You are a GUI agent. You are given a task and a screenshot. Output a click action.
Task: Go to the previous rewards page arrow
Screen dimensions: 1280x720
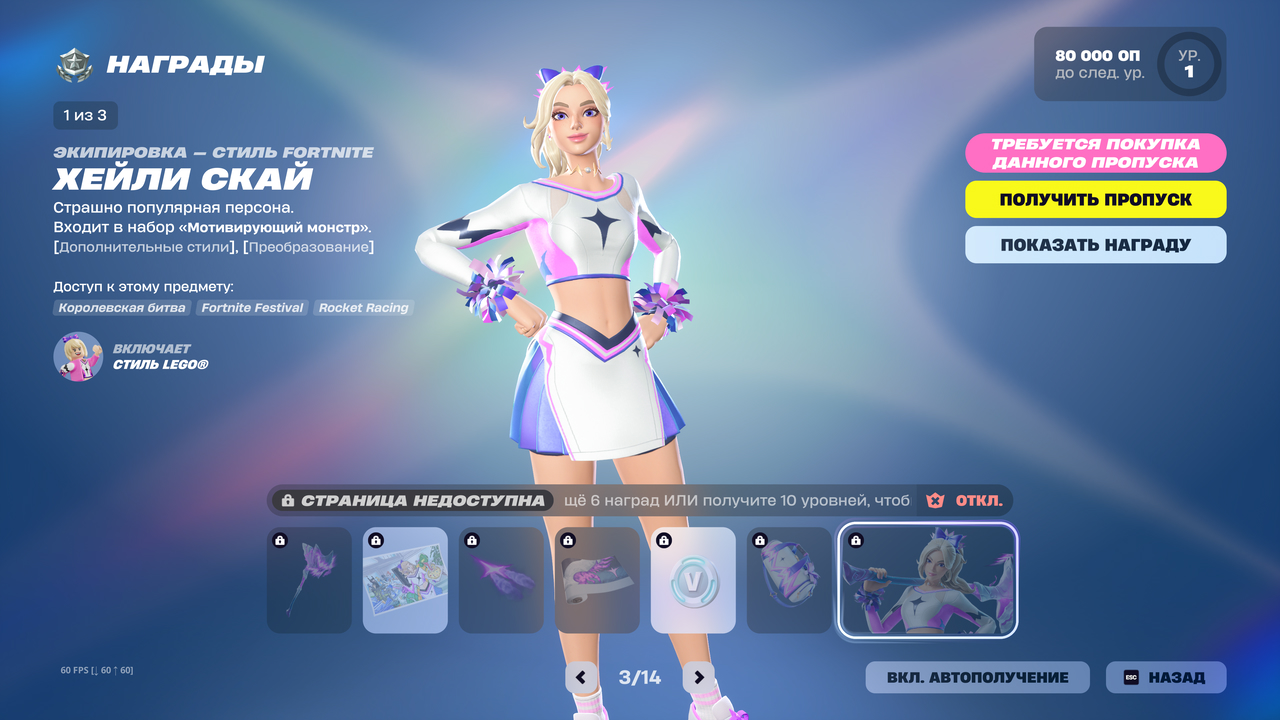point(582,677)
